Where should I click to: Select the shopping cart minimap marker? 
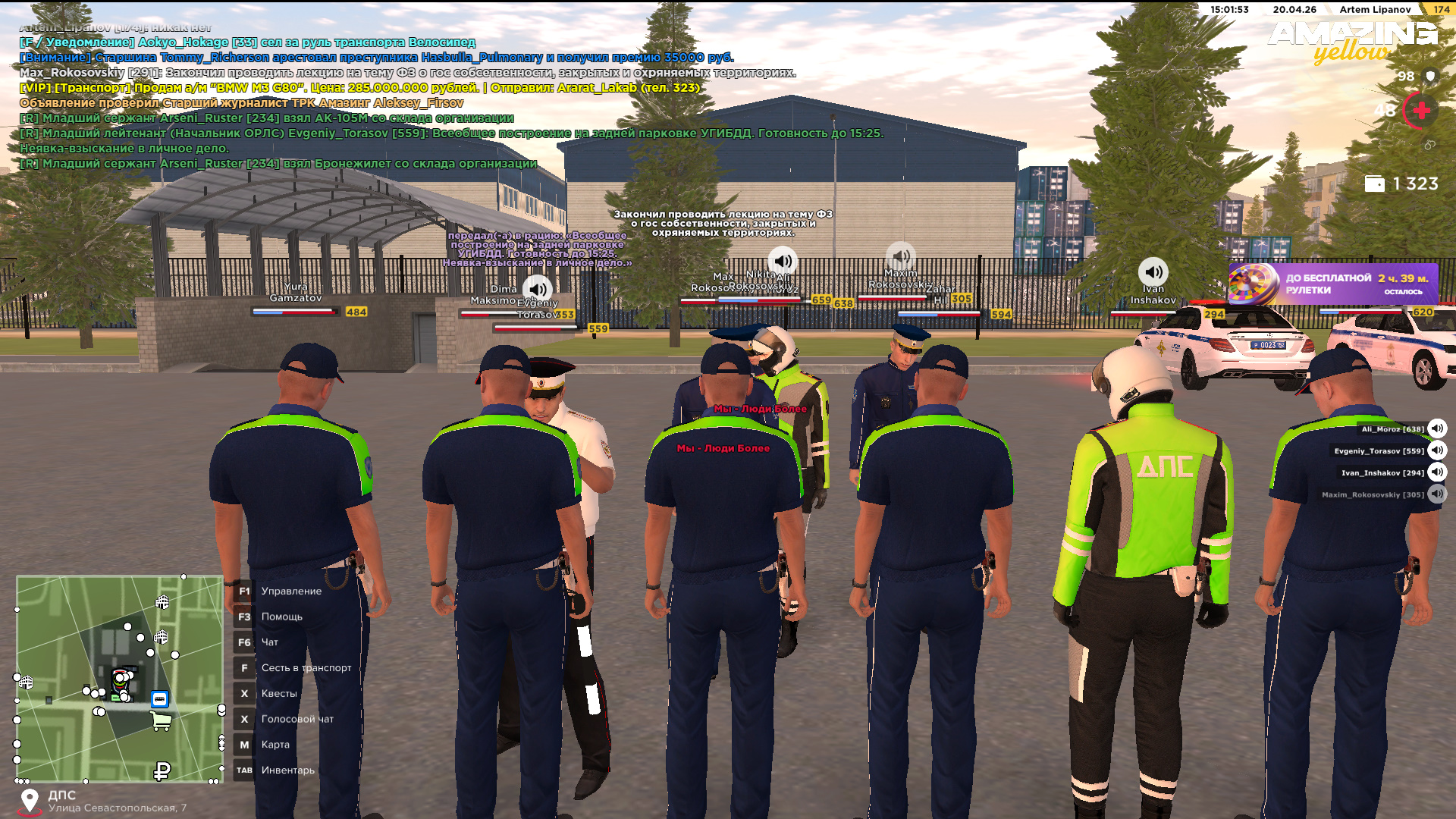click(x=161, y=721)
